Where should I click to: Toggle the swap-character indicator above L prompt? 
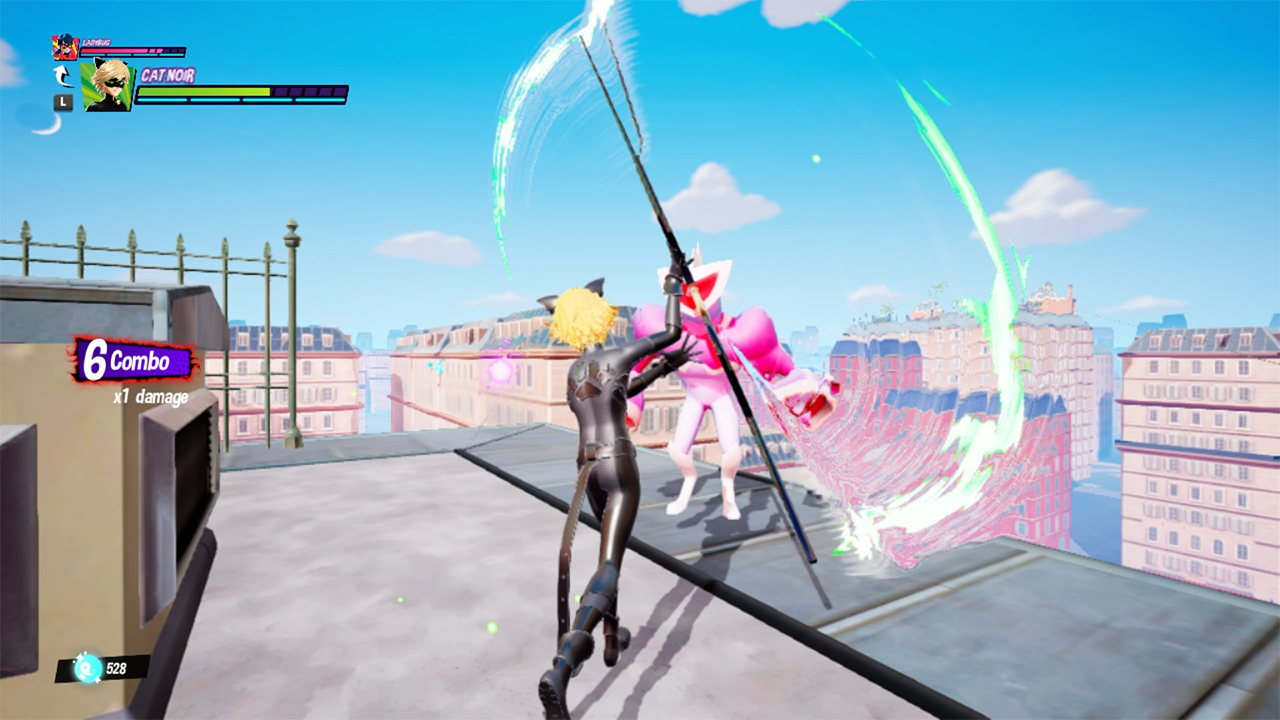(65, 76)
